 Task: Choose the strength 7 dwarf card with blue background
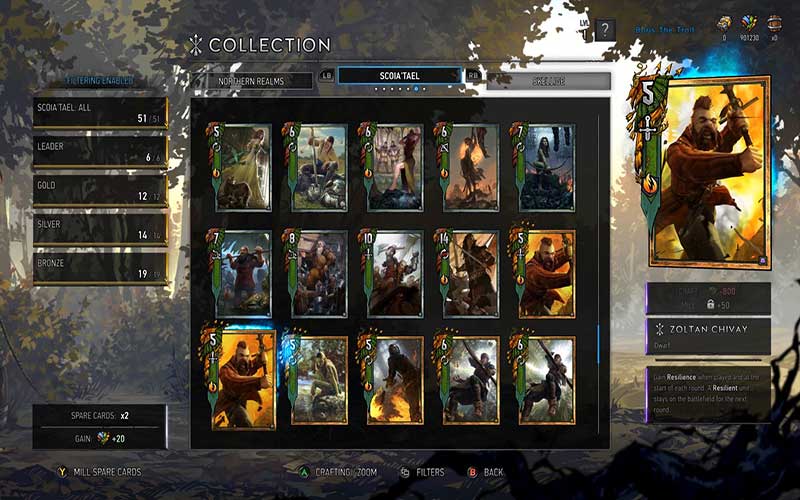tap(243, 274)
